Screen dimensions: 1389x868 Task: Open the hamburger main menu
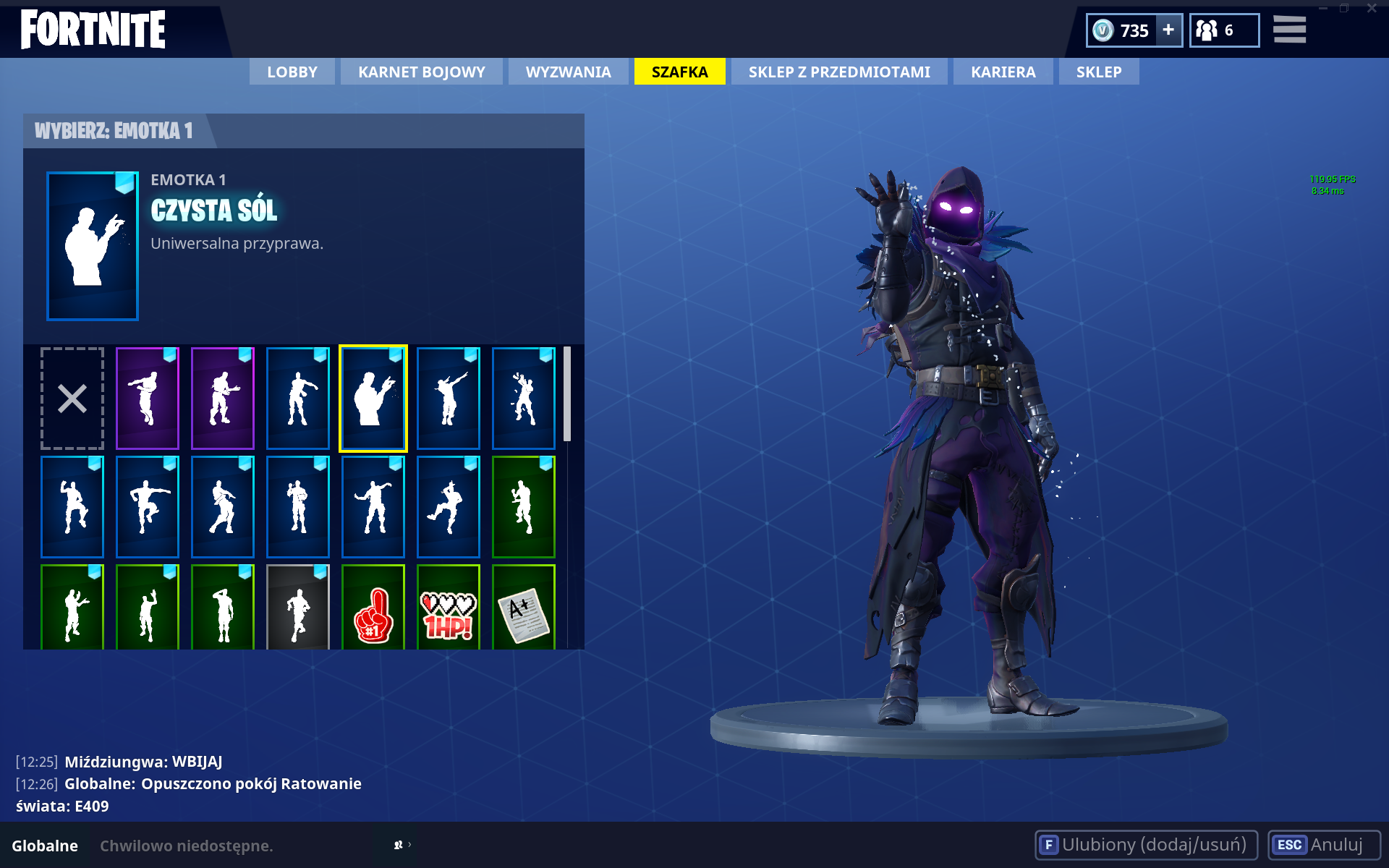(x=1289, y=30)
